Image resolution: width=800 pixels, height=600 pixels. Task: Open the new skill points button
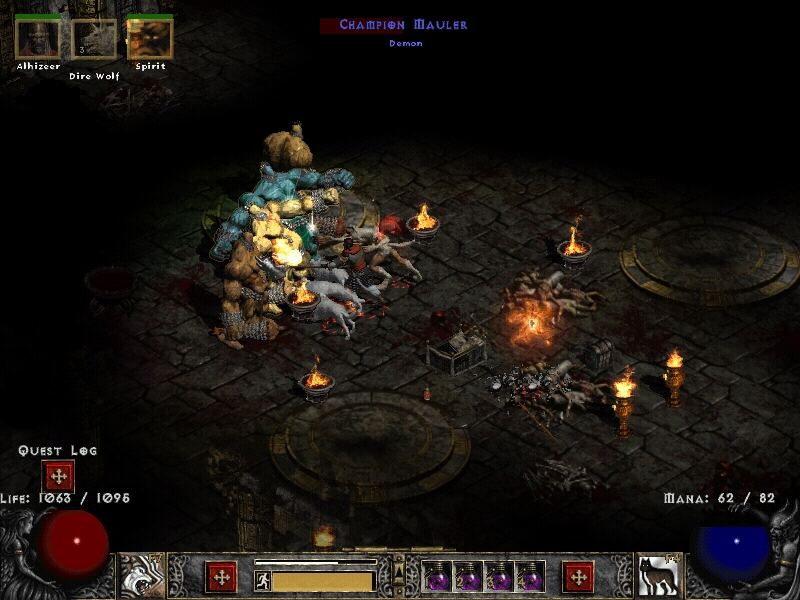(578, 577)
